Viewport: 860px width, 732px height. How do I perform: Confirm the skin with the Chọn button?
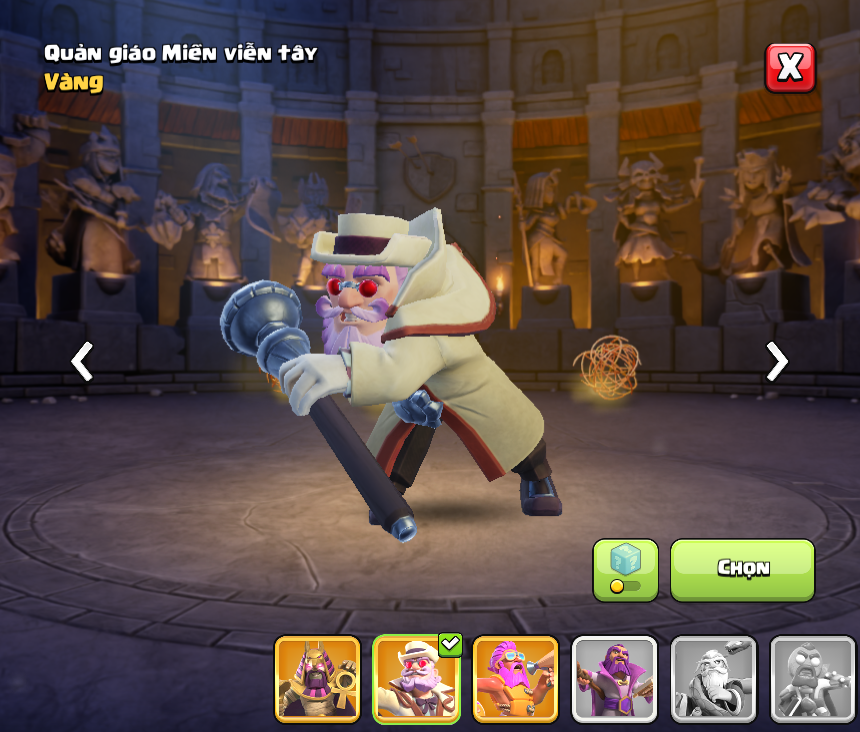click(x=742, y=569)
